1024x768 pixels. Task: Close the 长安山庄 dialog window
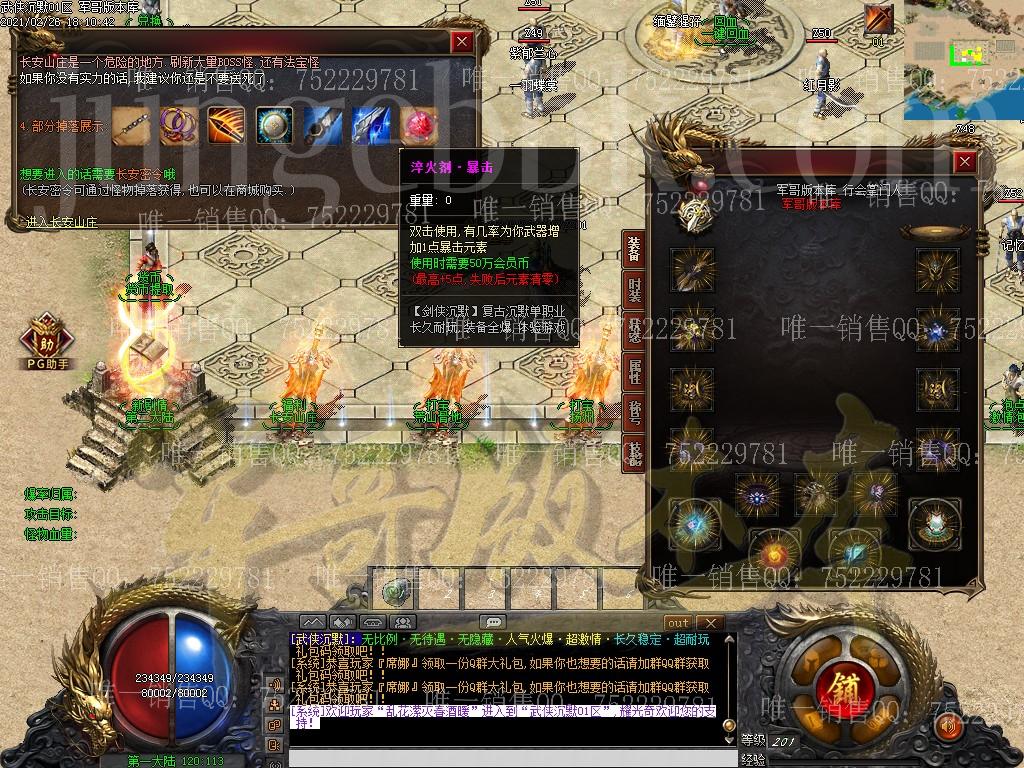click(461, 41)
